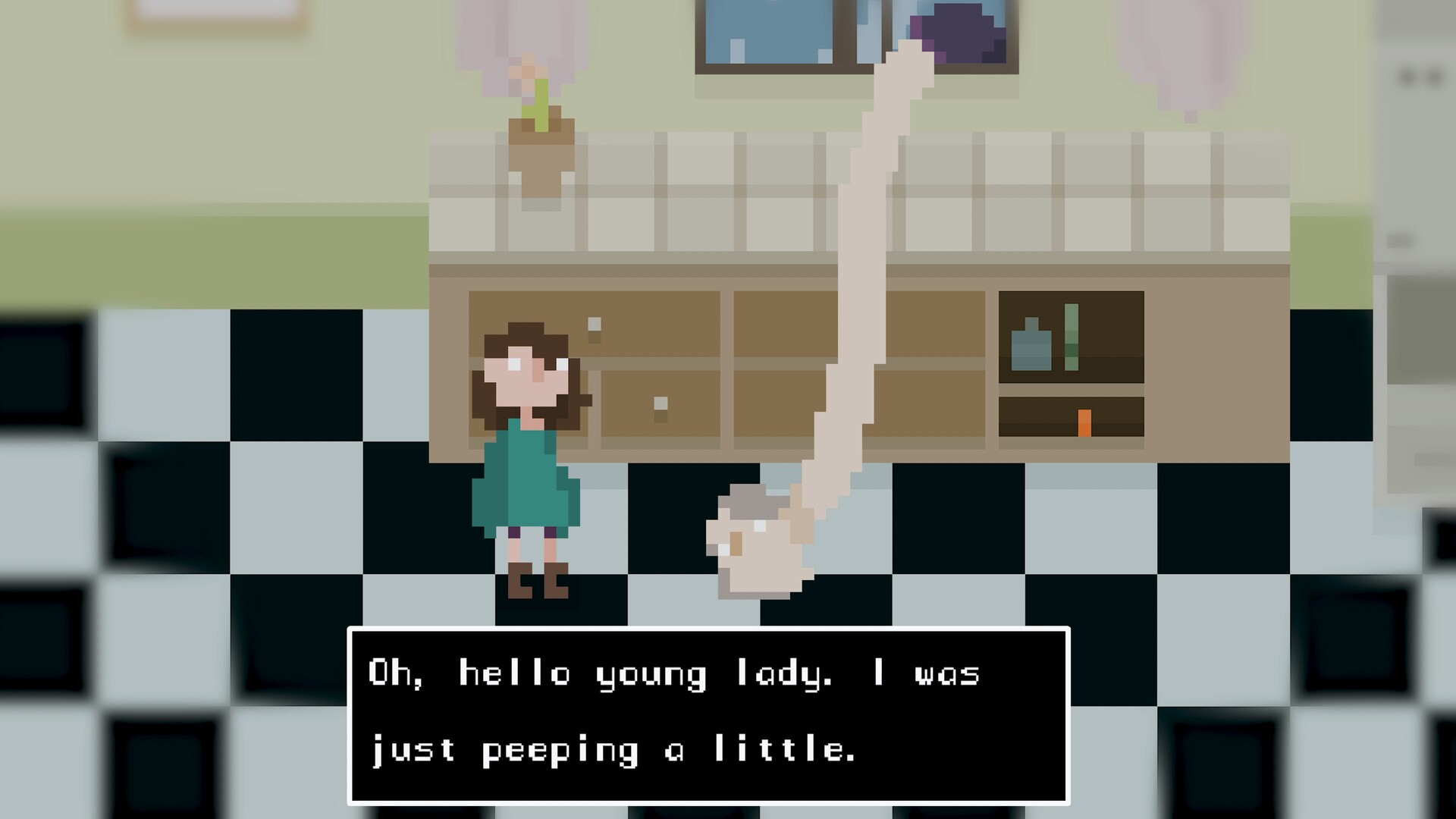Click the word 'peeping' in the dialogue
Image resolution: width=1456 pixels, height=819 pixels.
tap(561, 751)
